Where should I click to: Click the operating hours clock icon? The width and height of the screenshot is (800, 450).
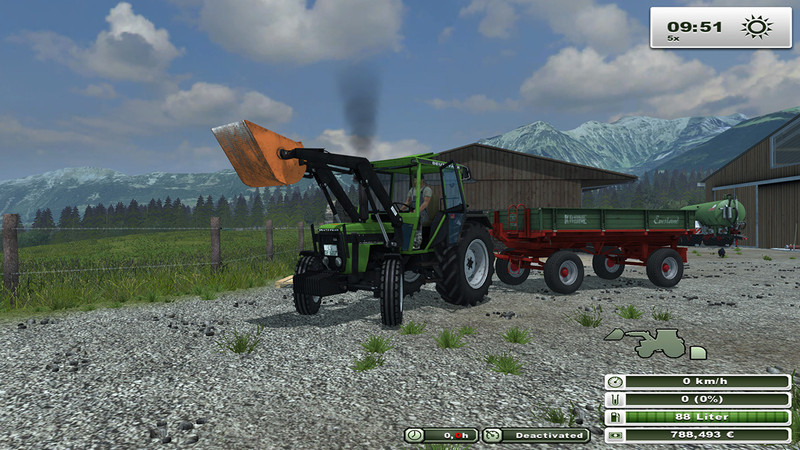click(414, 435)
